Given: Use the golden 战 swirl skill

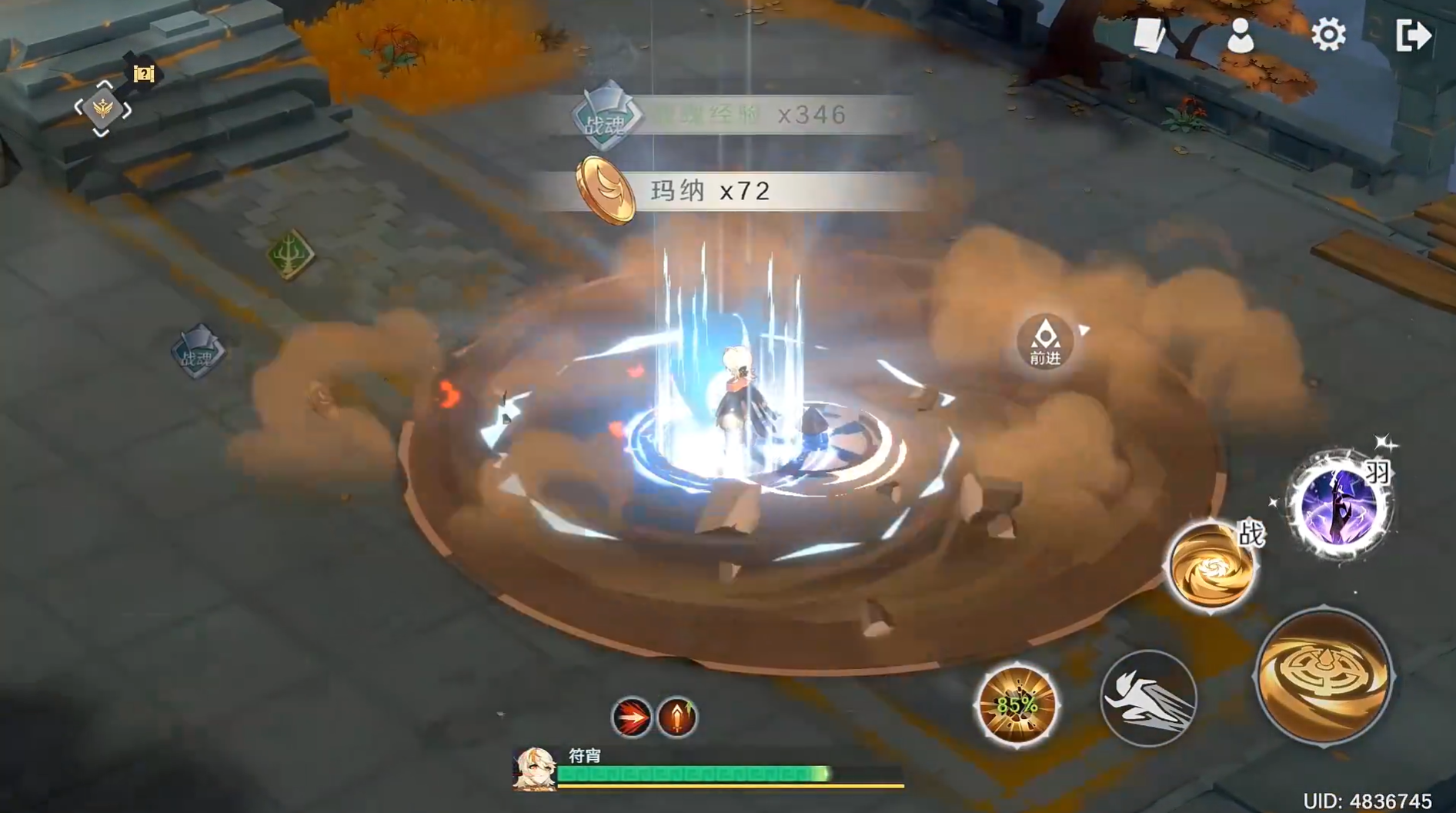Looking at the screenshot, I should coord(1212,567).
